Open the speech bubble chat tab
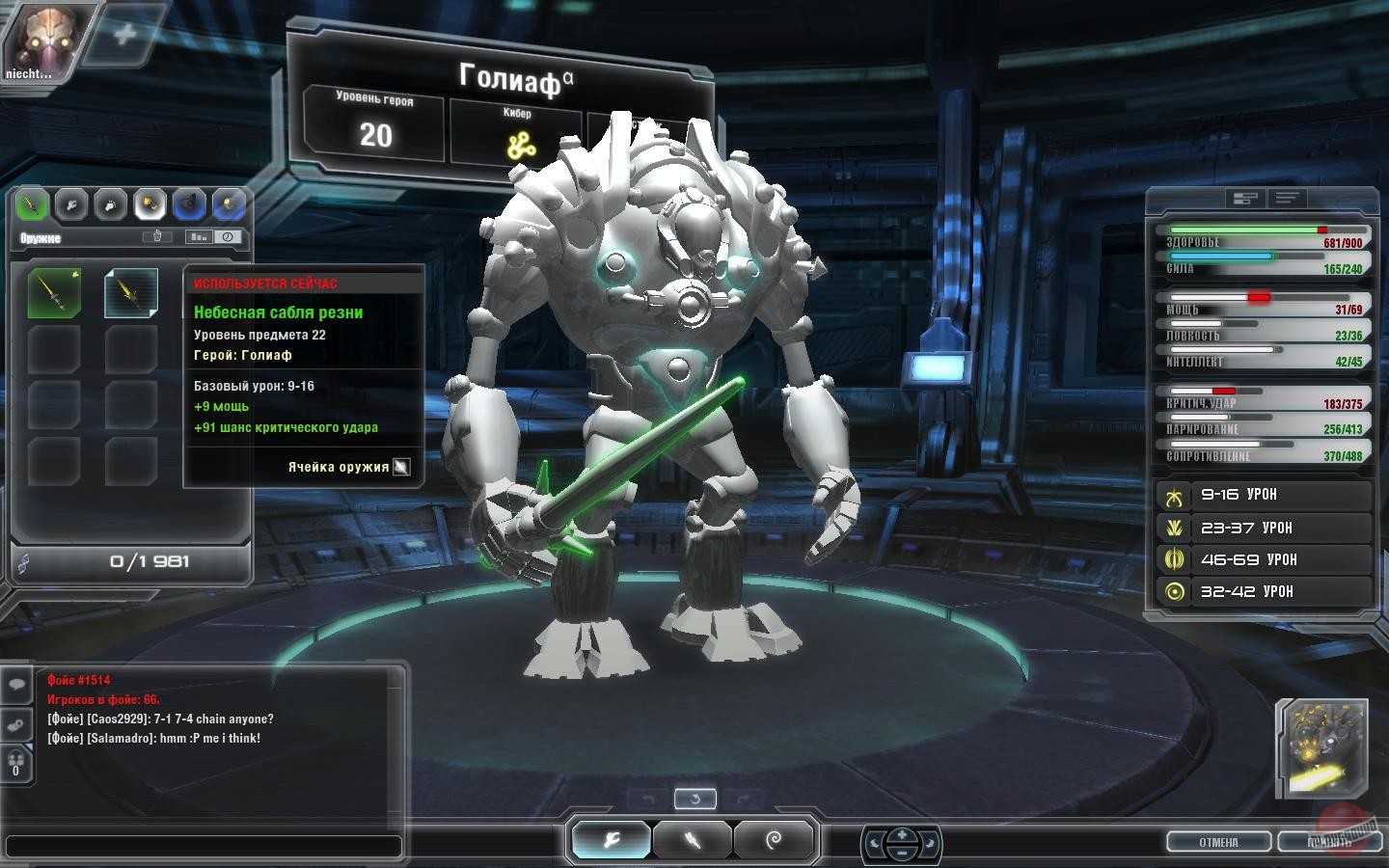1389x868 pixels. click(x=16, y=686)
